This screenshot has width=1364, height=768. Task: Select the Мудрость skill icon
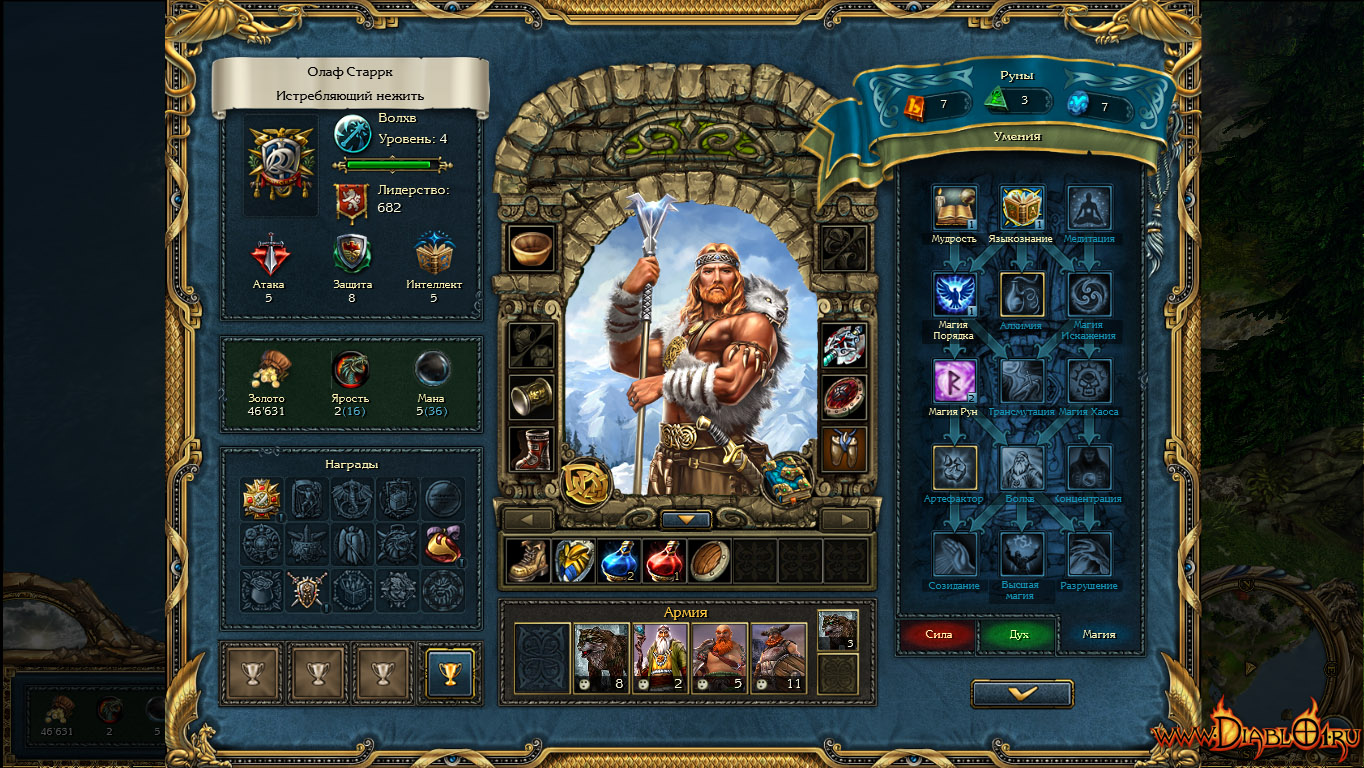tap(954, 208)
